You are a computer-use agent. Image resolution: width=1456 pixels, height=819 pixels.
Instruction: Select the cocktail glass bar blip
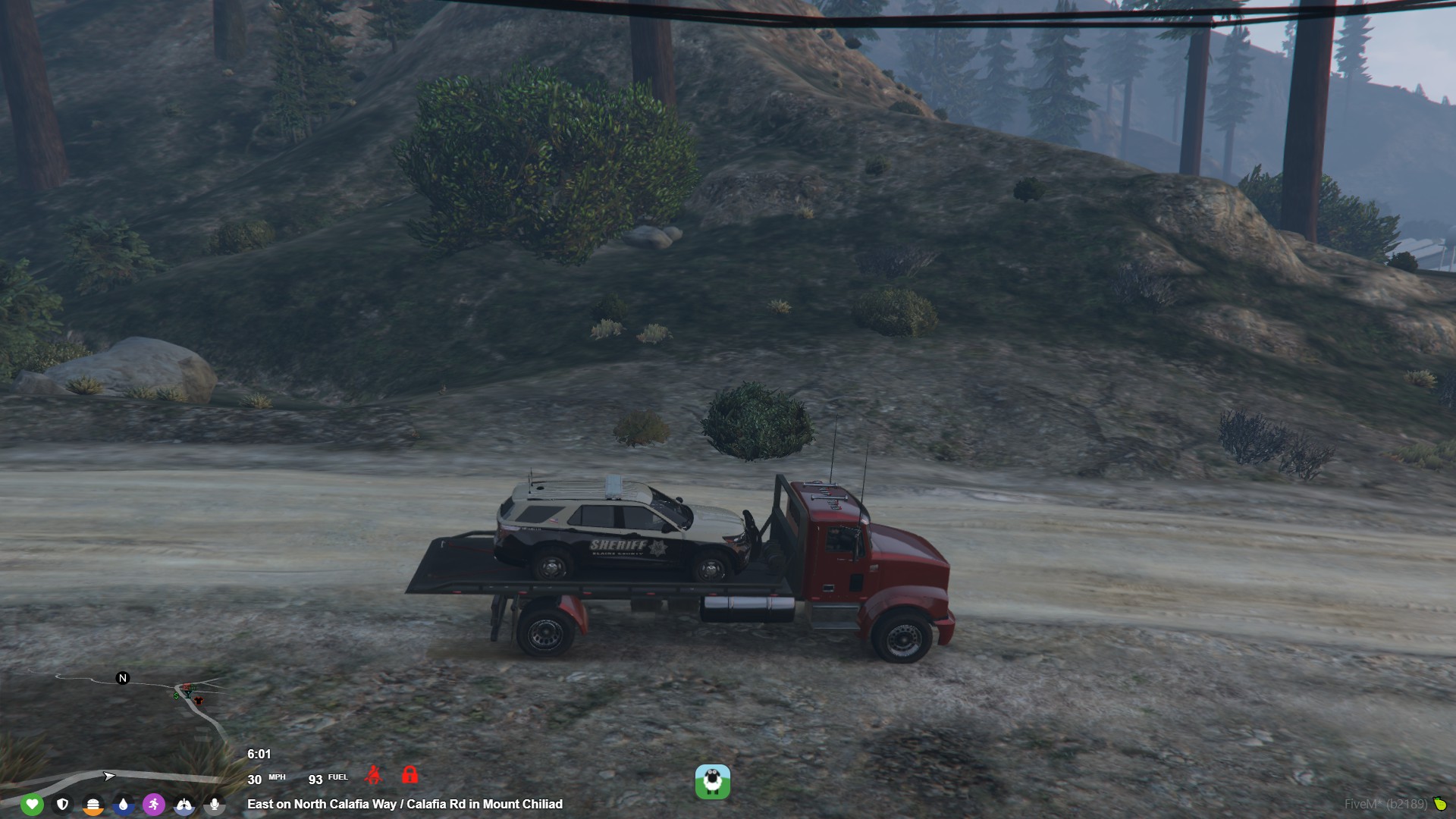[x=188, y=693]
